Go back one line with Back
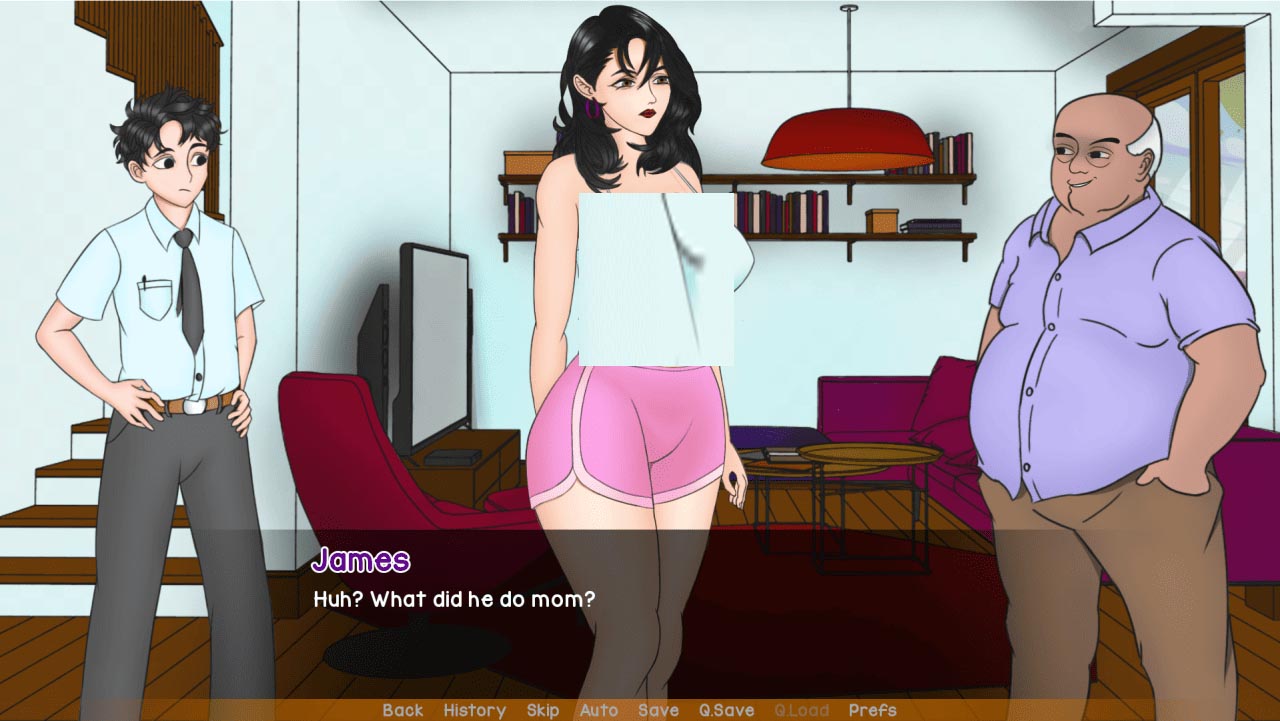The image size is (1280, 721). (403, 710)
